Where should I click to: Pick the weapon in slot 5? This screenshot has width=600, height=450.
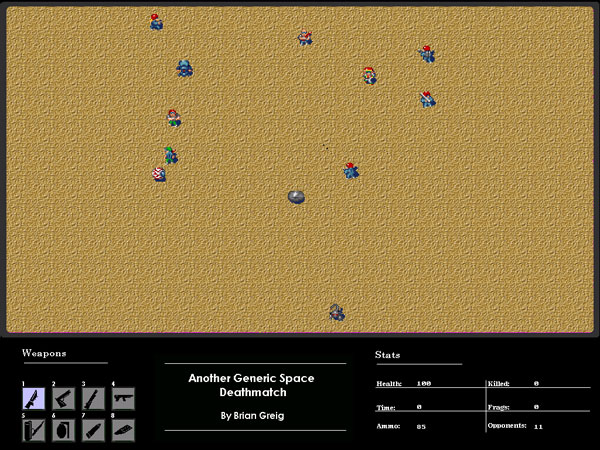[34, 430]
